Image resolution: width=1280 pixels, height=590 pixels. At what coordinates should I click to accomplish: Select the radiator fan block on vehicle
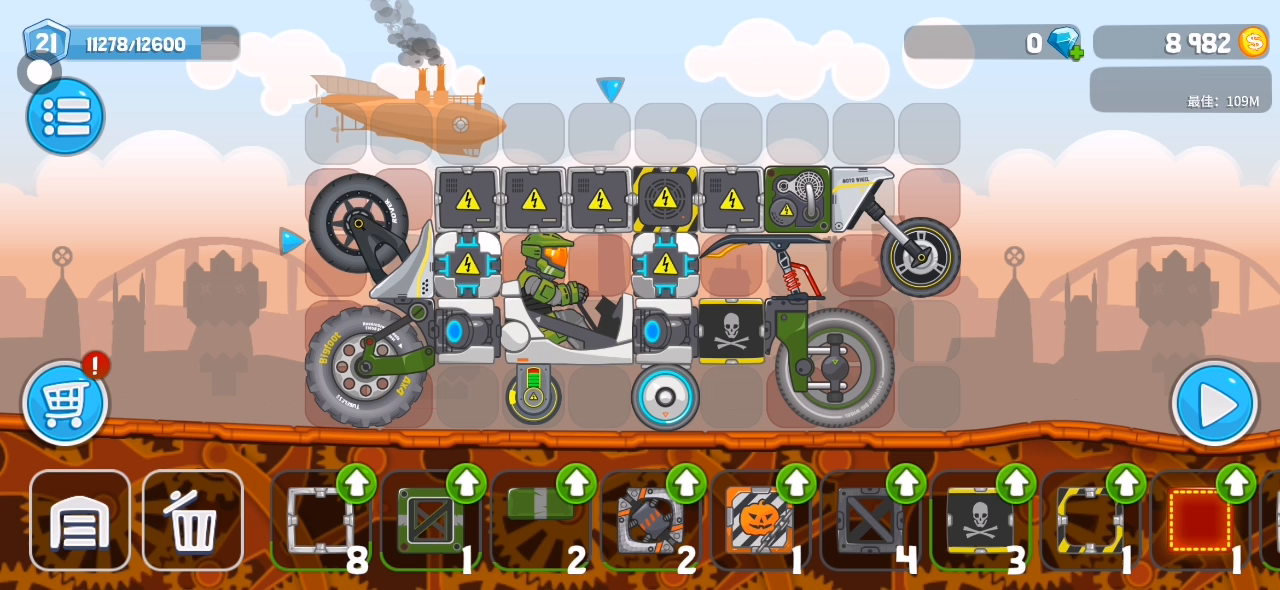(x=665, y=199)
